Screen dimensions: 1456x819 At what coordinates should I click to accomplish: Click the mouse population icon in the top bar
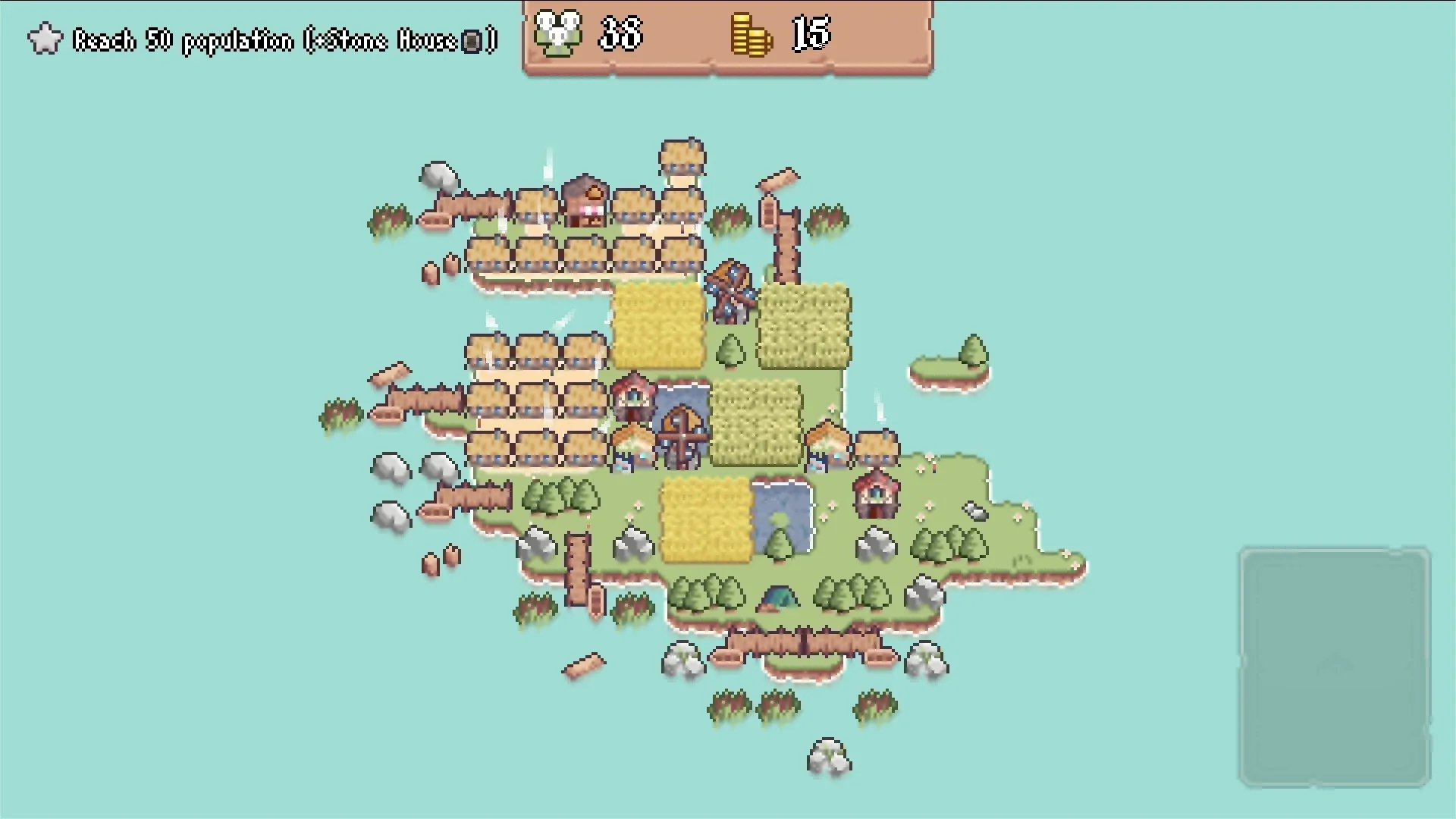tap(559, 34)
